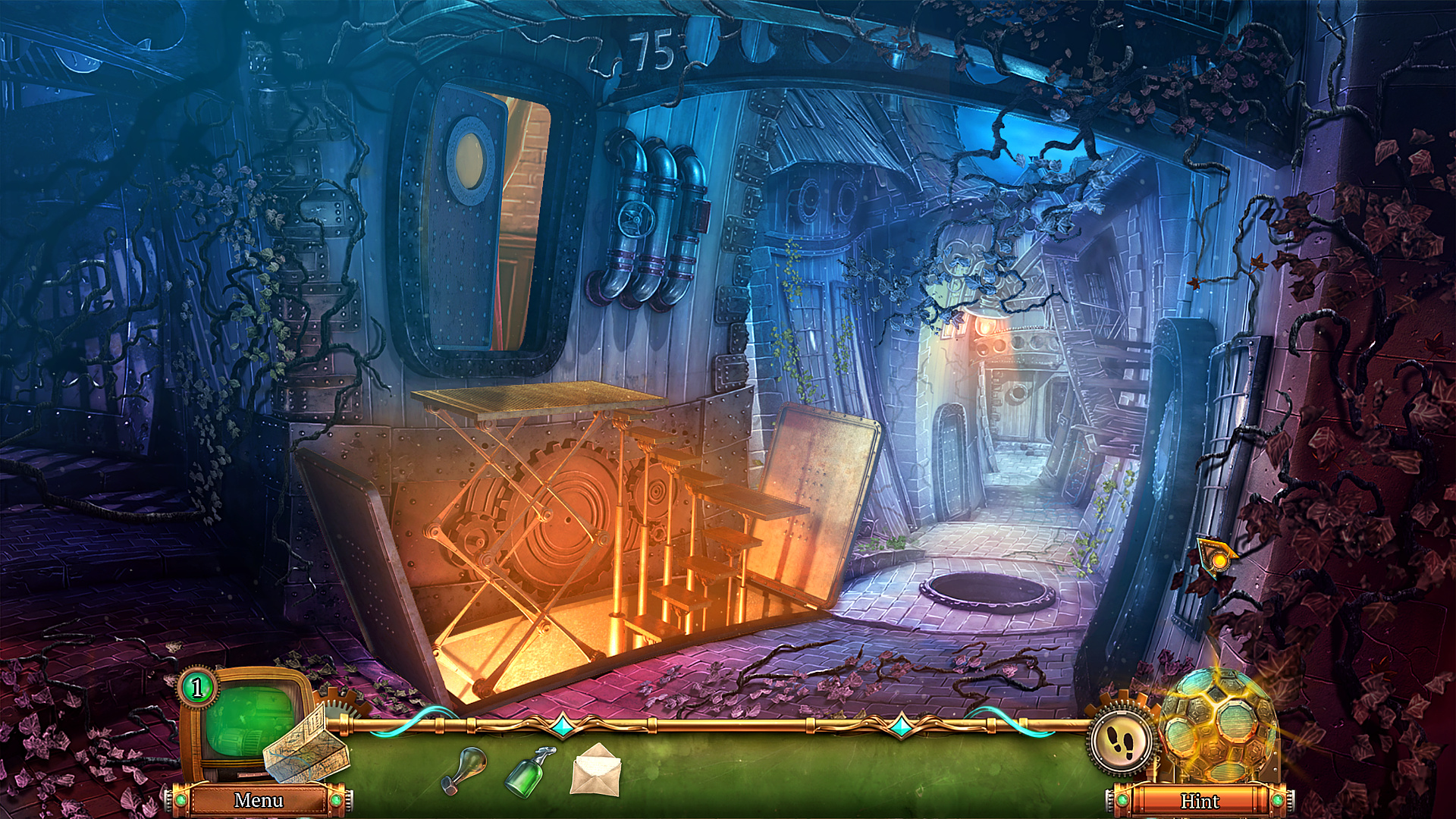Open the folded paper map
The image size is (1456, 819).
pyautogui.click(x=305, y=744)
